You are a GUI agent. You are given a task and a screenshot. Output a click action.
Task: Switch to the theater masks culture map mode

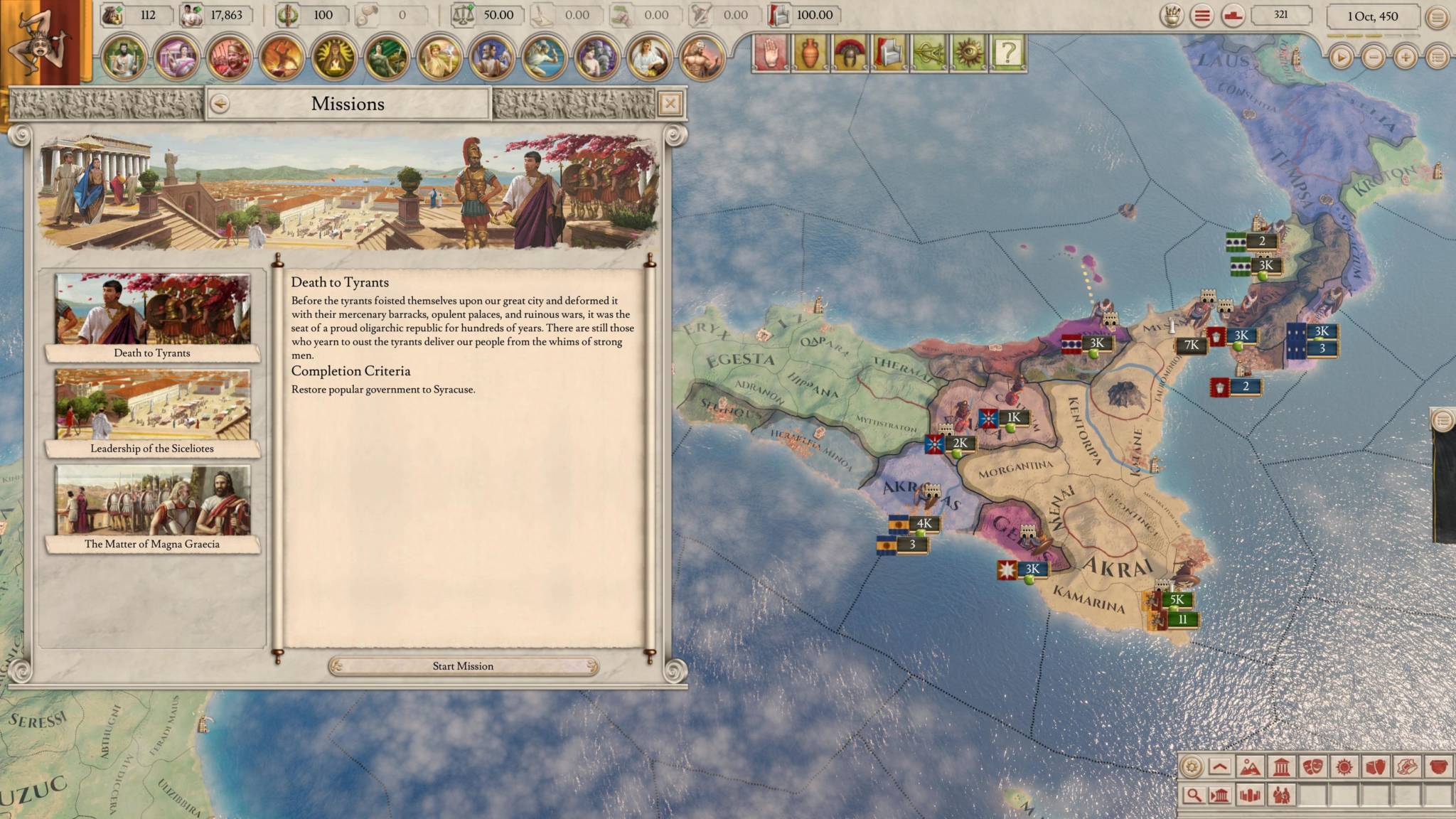(1312, 767)
